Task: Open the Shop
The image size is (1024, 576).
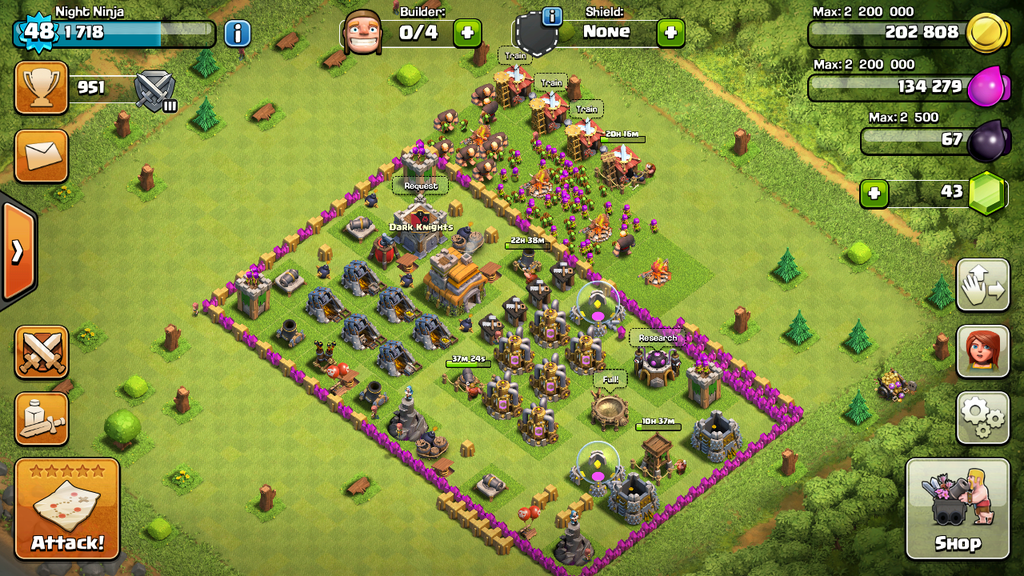Action: pyautogui.click(x=957, y=508)
